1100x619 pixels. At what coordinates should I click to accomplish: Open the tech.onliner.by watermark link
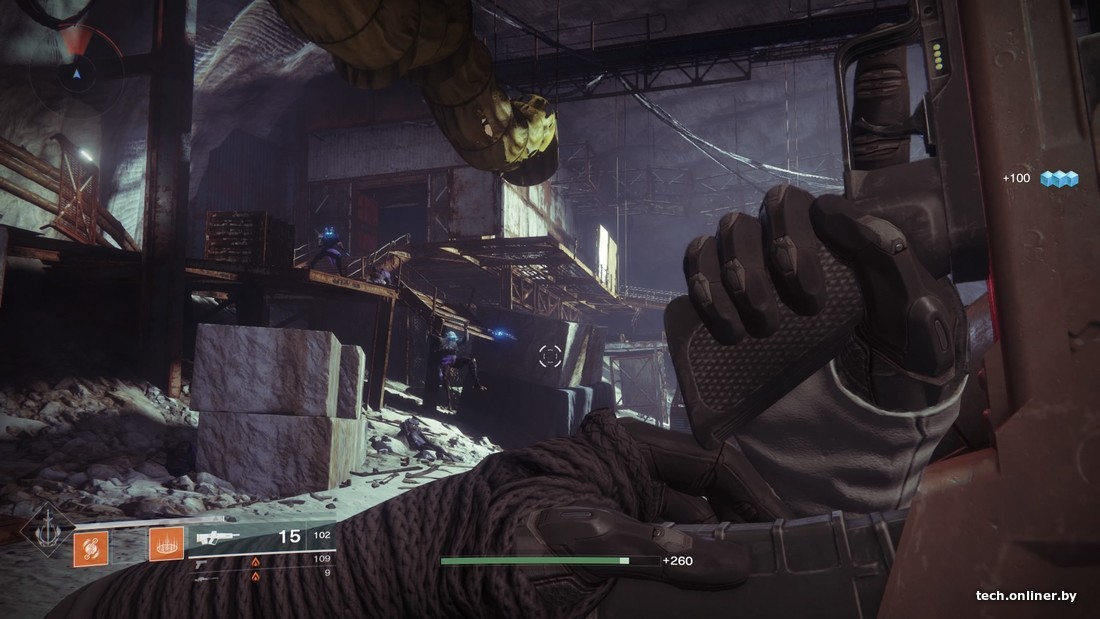click(1026, 596)
